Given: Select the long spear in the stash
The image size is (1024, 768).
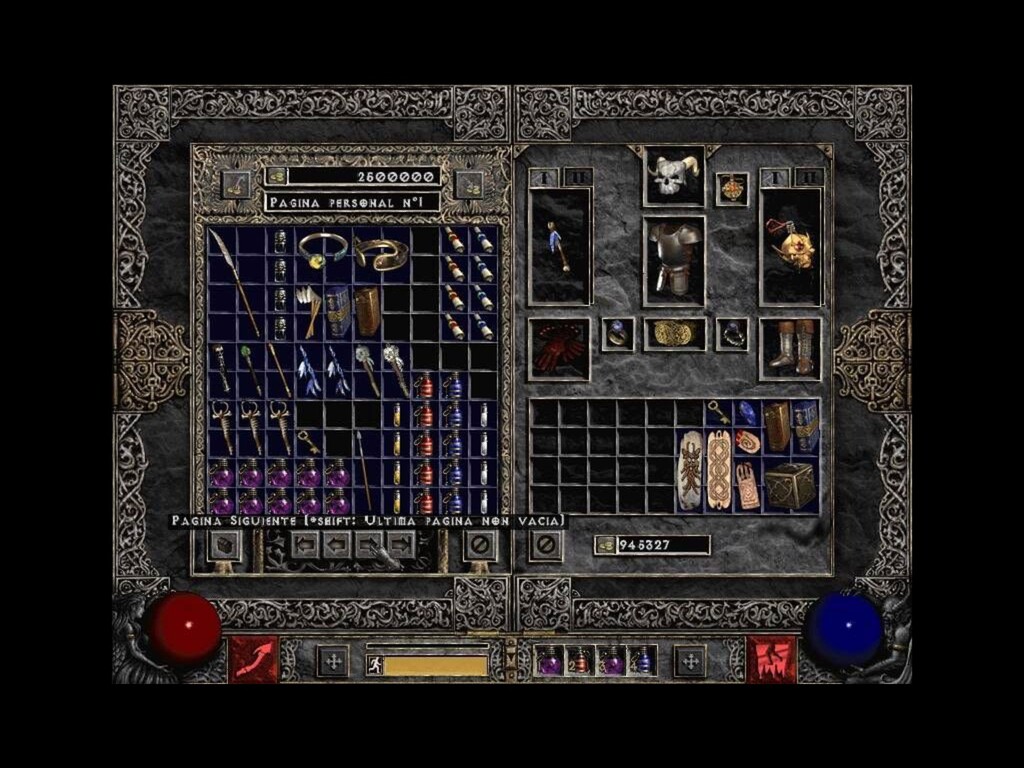Looking at the screenshot, I should pyautogui.click(x=236, y=283).
